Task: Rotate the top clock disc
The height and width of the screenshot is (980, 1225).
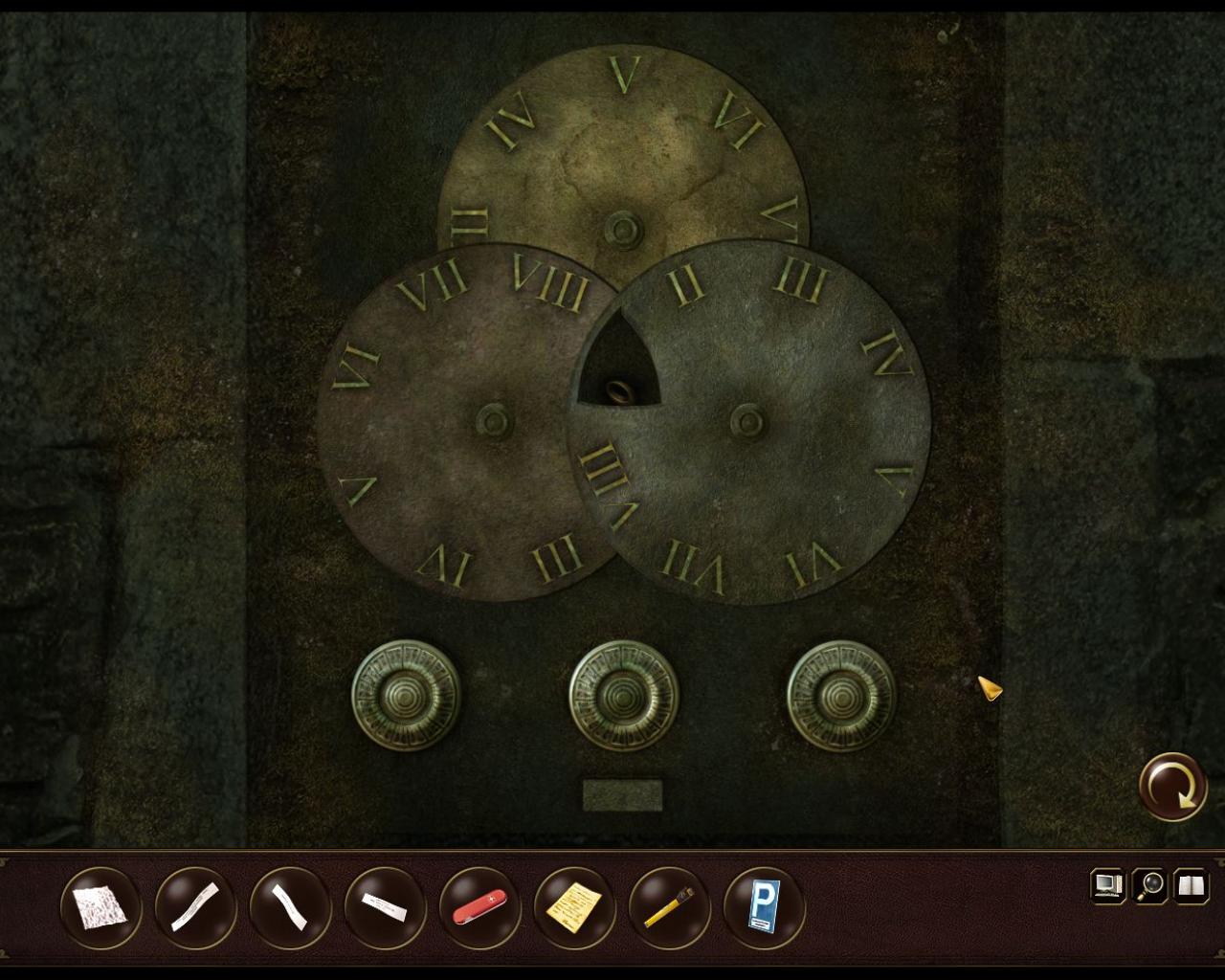Action: (624, 153)
